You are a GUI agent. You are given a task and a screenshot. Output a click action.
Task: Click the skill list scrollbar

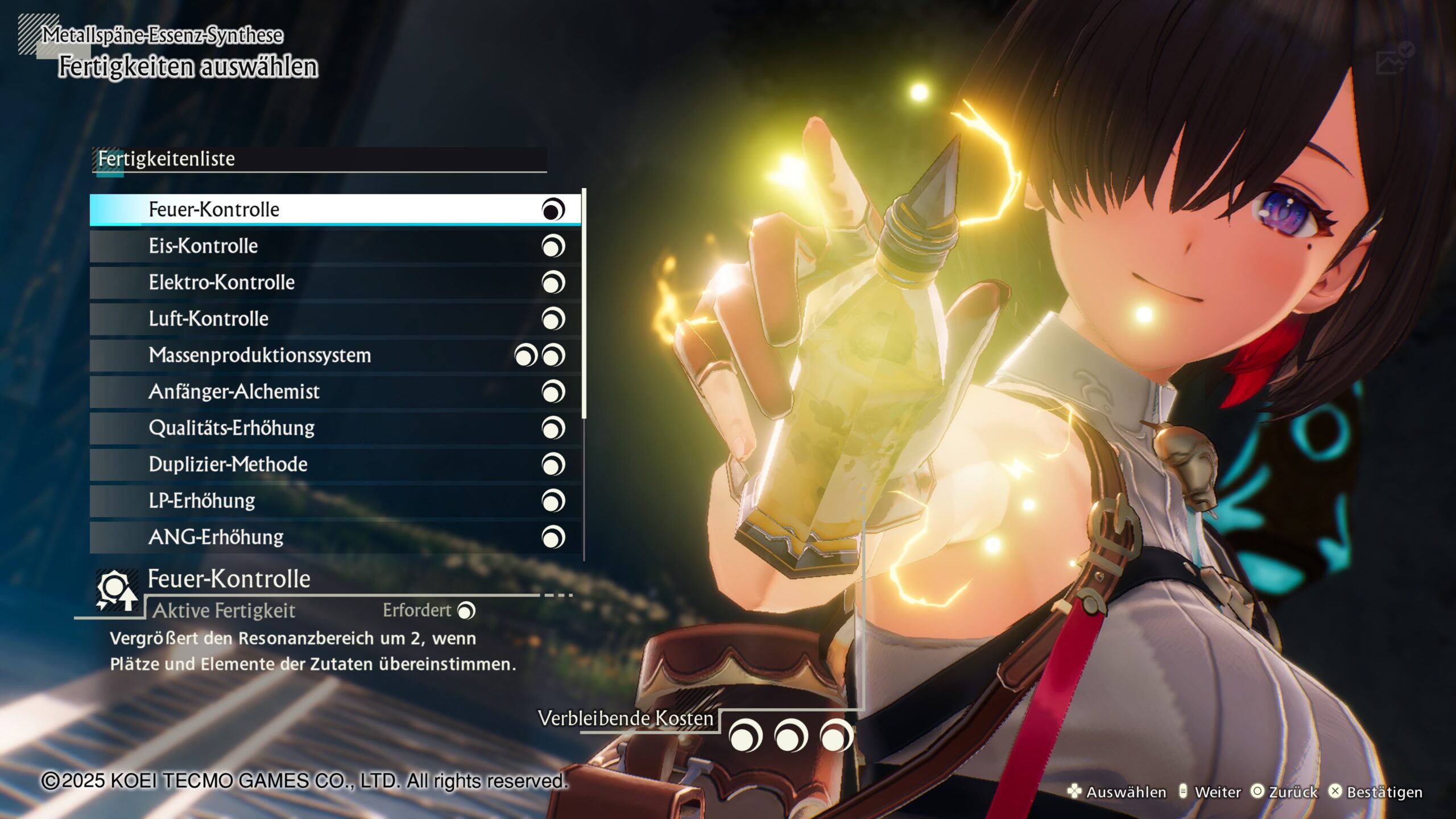[584, 304]
